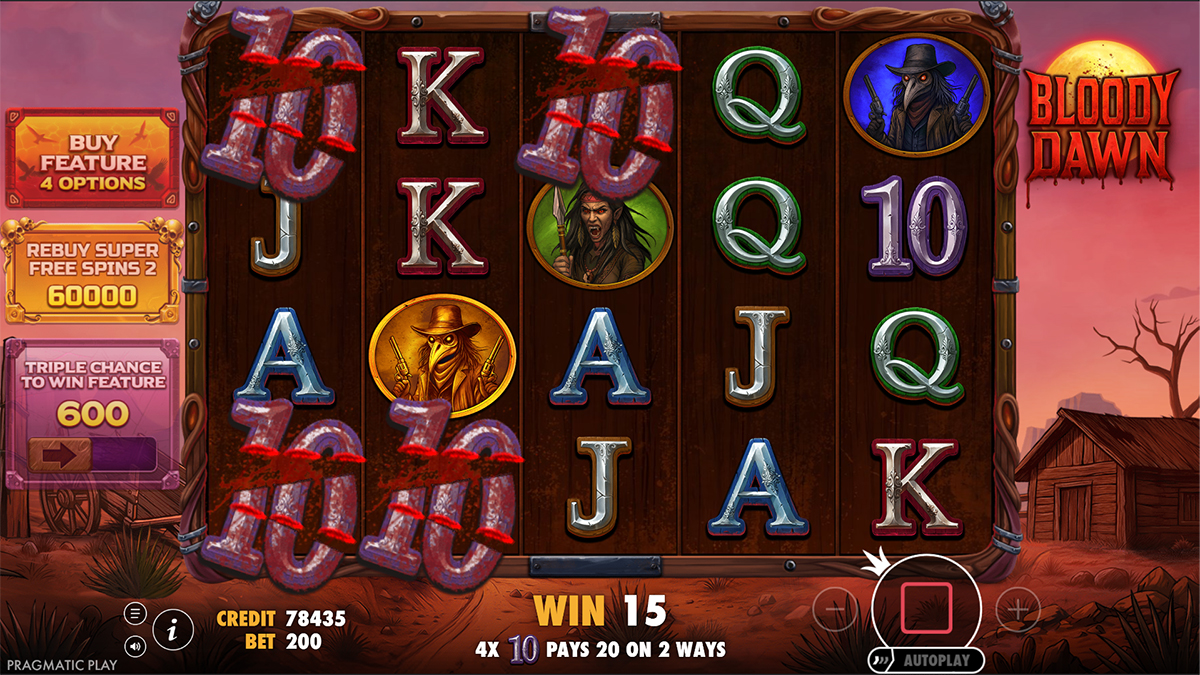This screenshot has height=675, width=1200.
Task: Rebuy Super Free Spins 2 for 60000
Action: [x=93, y=271]
